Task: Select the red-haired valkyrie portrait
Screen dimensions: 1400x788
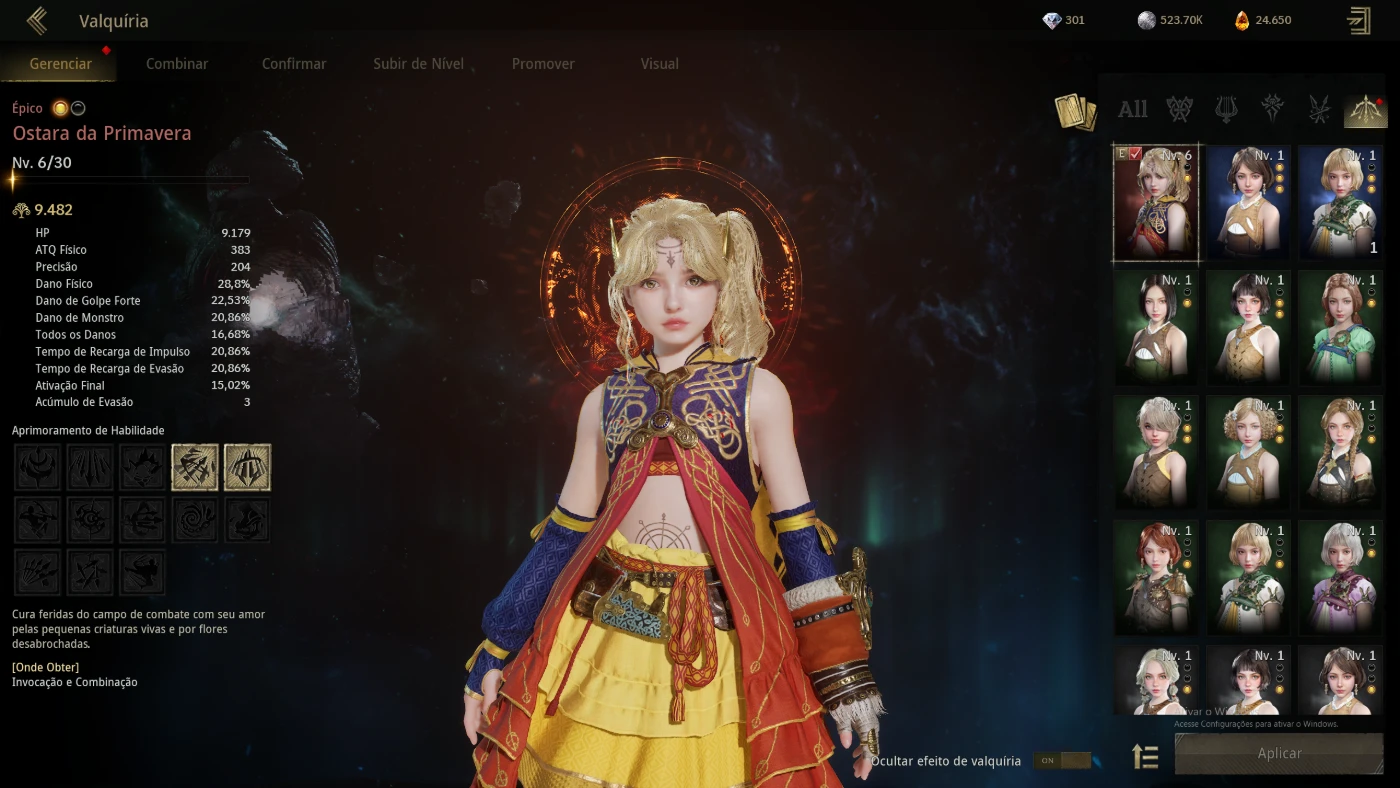Action: click(x=1155, y=577)
